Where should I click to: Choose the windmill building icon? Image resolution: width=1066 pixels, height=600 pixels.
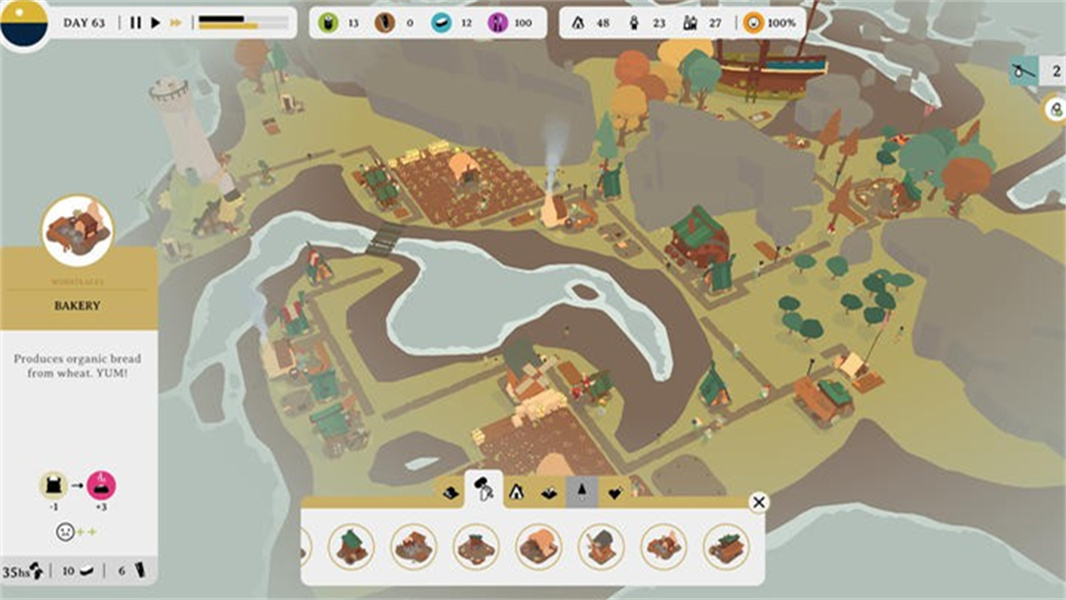tap(601, 546)
